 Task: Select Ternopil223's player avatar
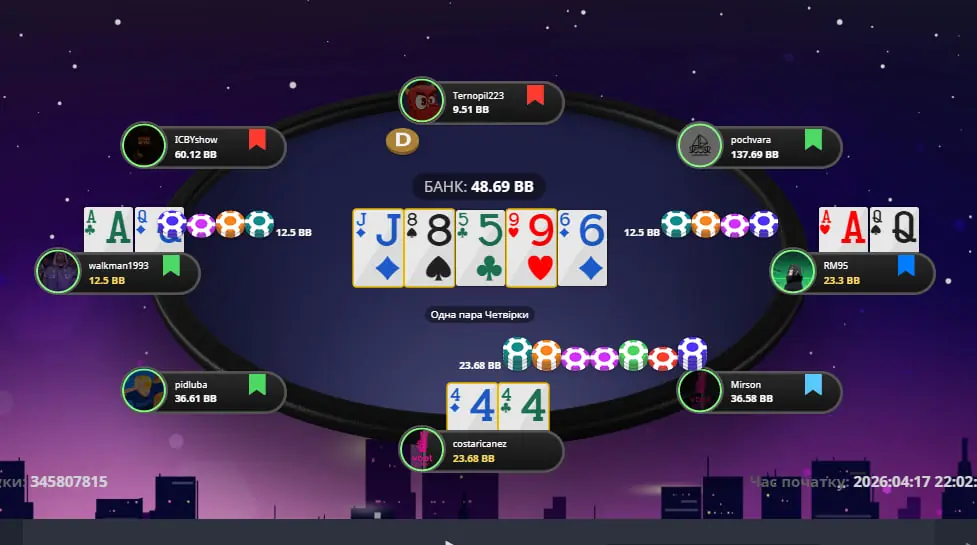(422, 101)
